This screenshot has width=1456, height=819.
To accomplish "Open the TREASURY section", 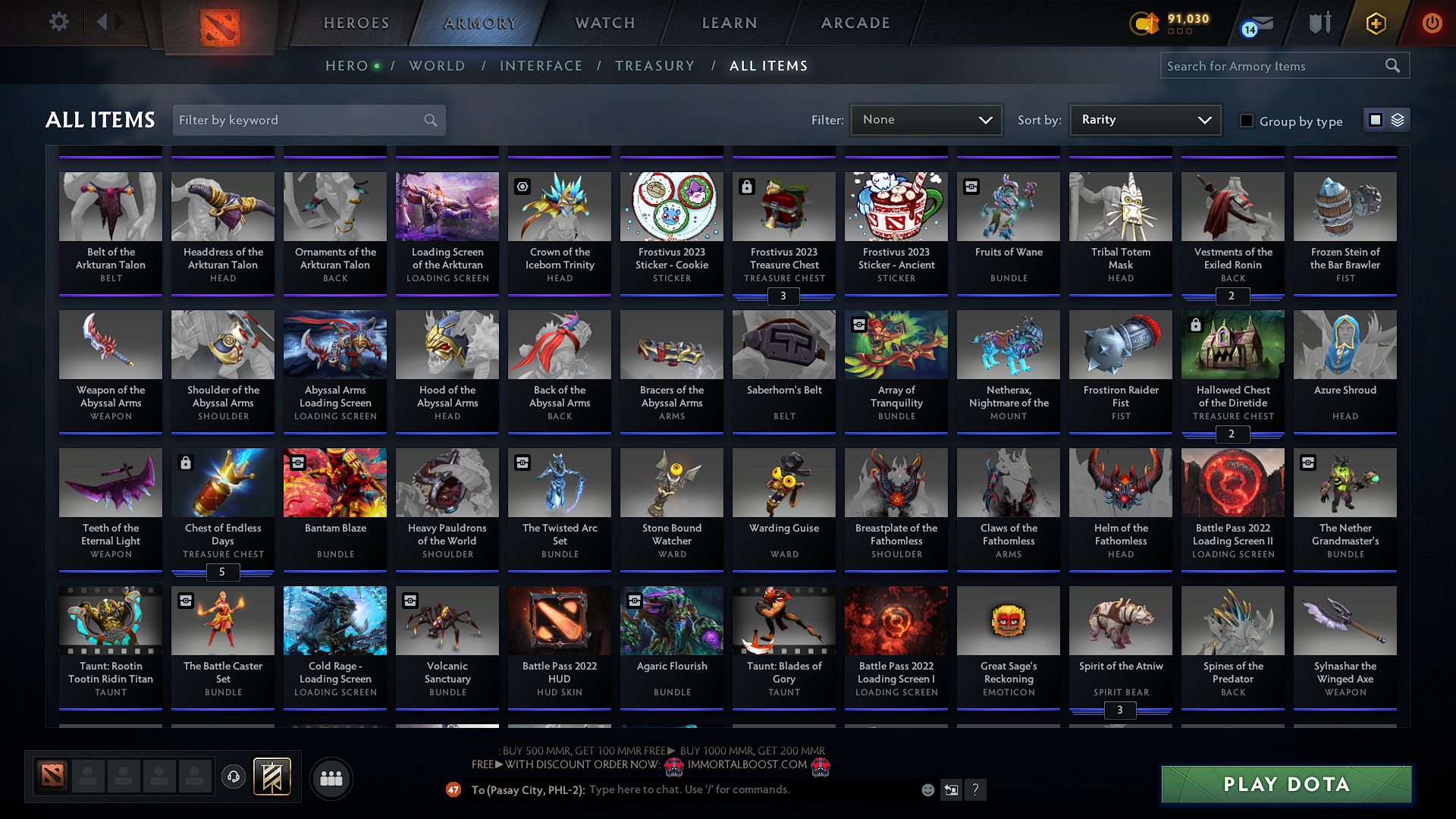I will tap(655, 66).
